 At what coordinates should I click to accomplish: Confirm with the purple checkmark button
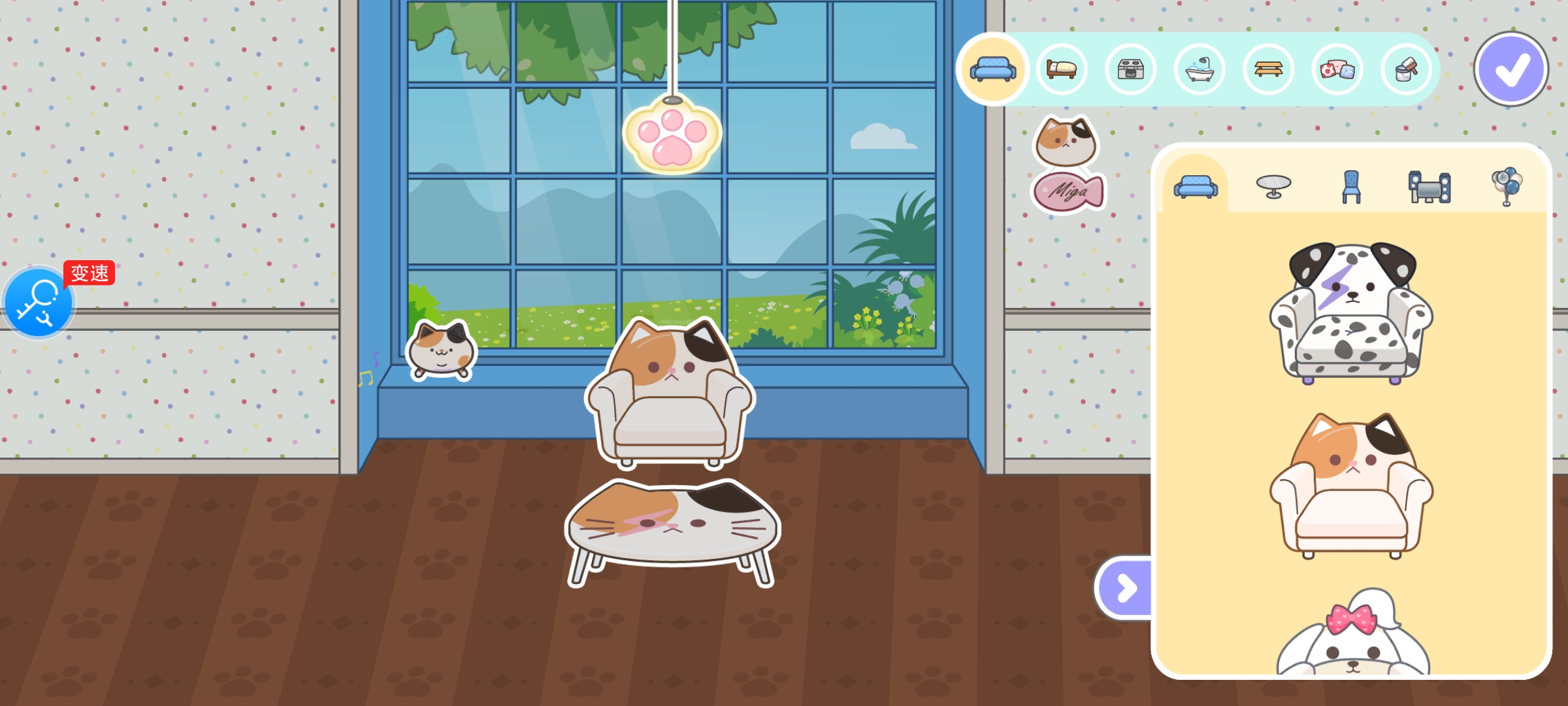tap(1511, 69)
